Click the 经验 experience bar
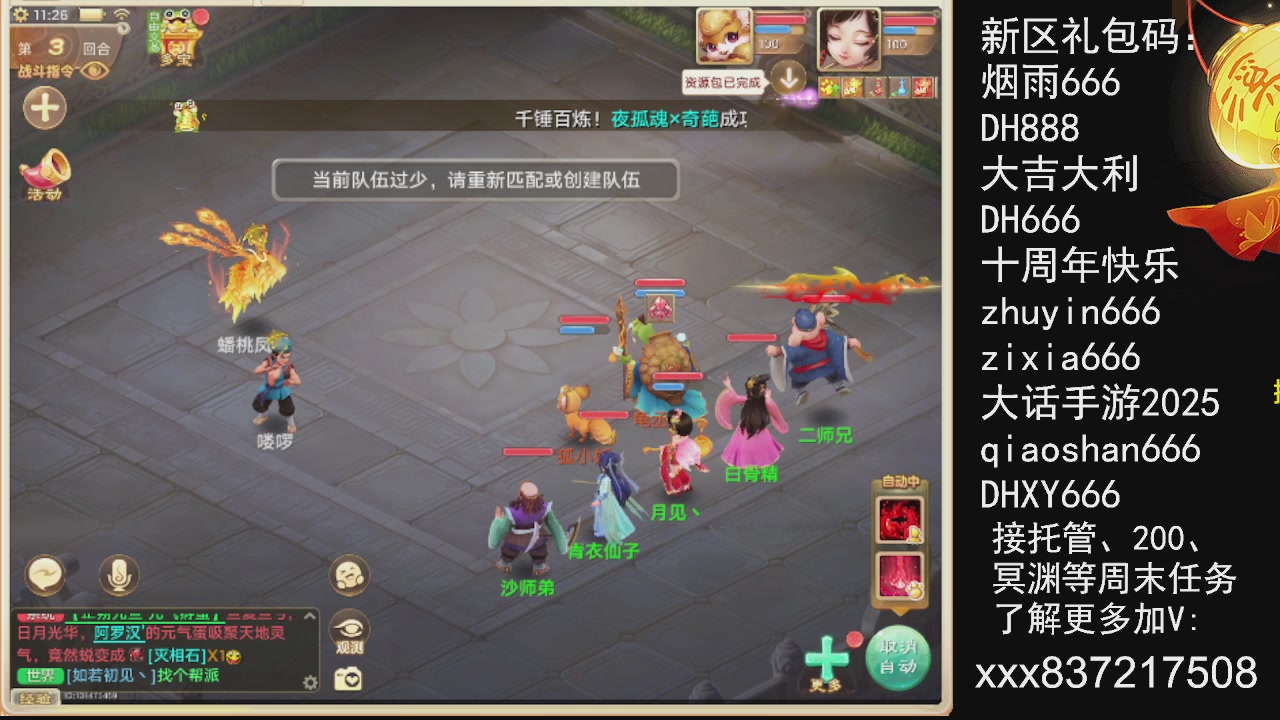Screen dimensions: 1280x720 click(36, 698)
